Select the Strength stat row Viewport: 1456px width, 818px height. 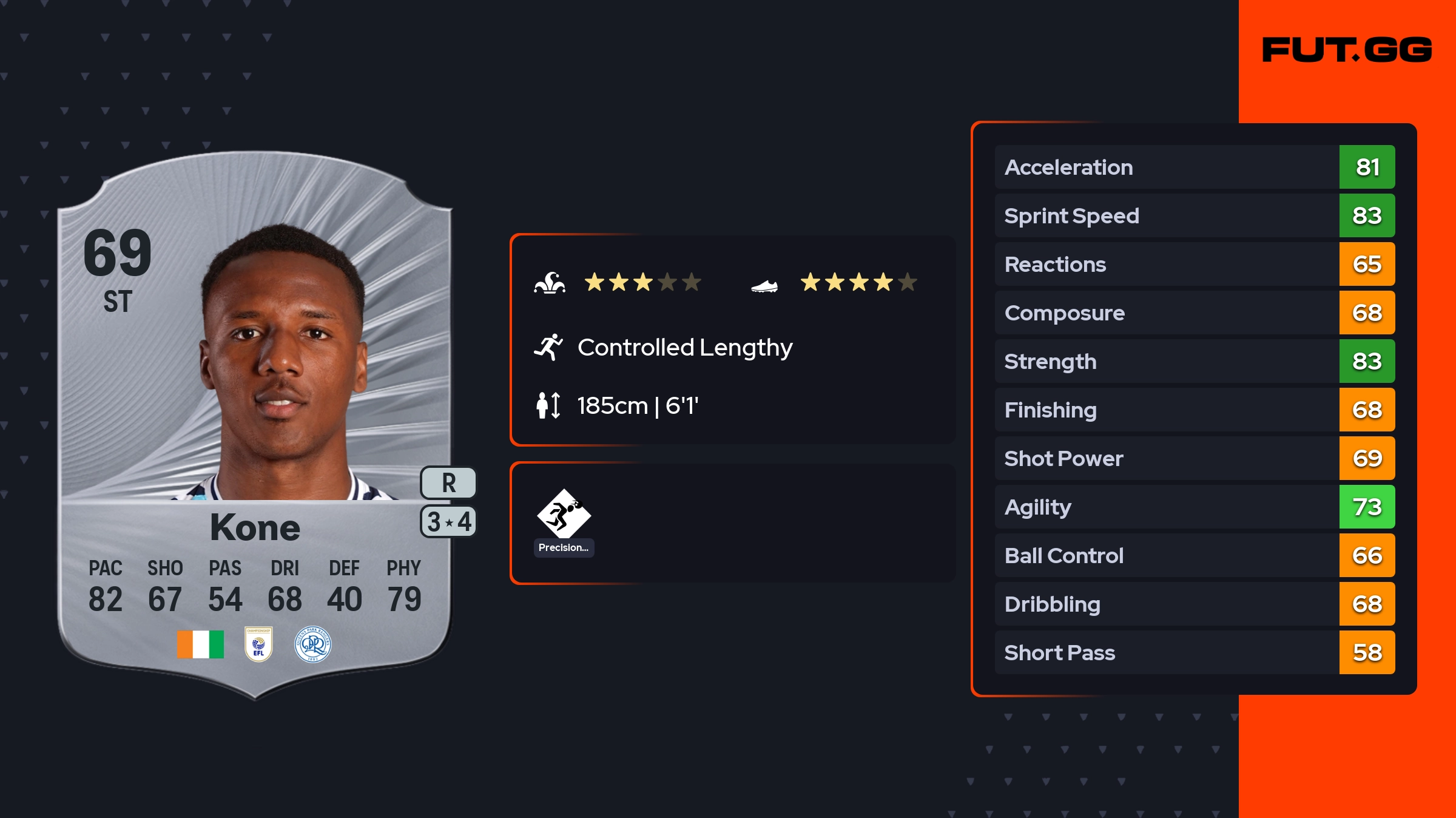(1194, 361)
